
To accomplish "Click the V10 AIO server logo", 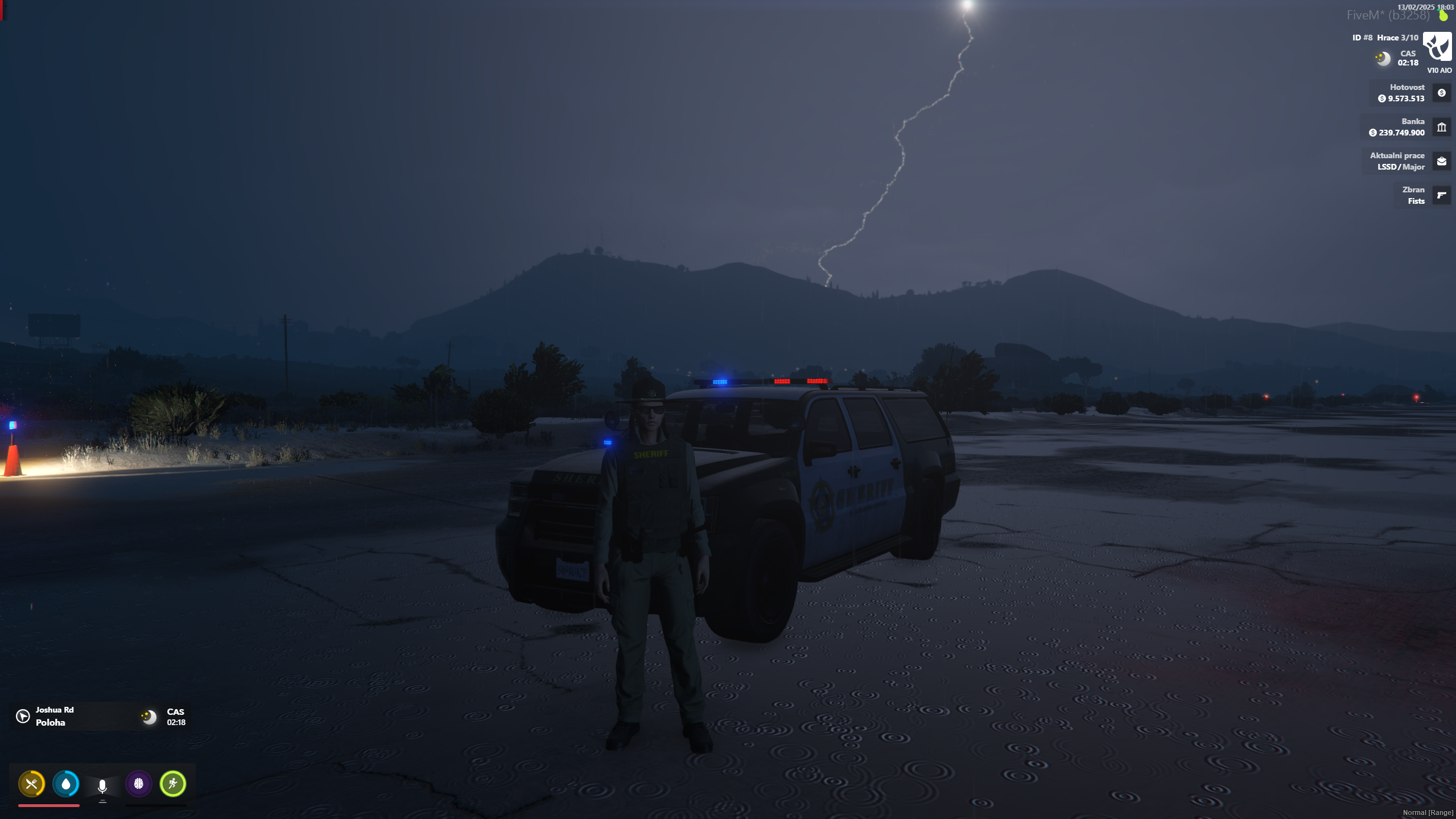I will 1437,47.
